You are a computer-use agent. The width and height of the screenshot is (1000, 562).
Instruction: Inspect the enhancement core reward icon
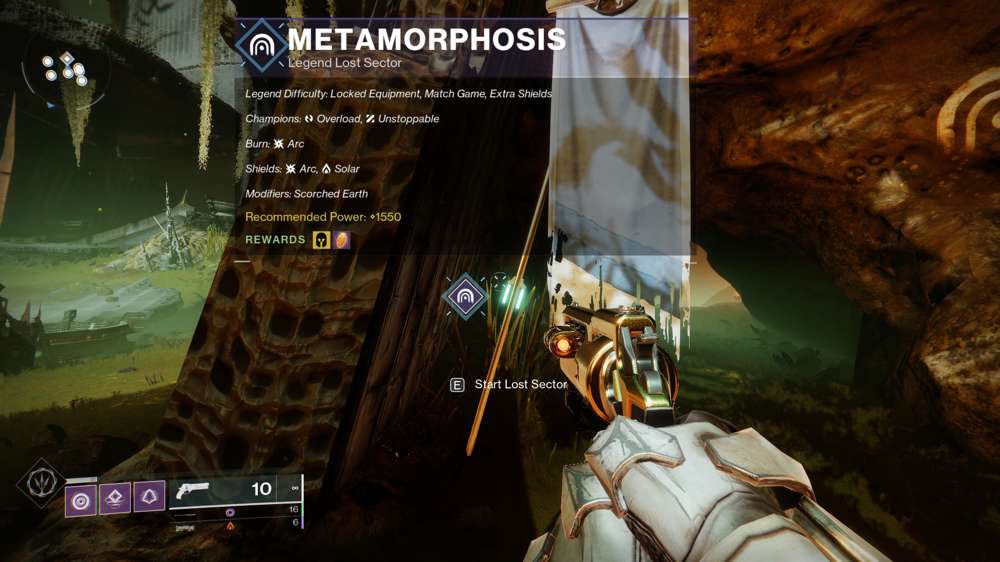click(342, 240)
